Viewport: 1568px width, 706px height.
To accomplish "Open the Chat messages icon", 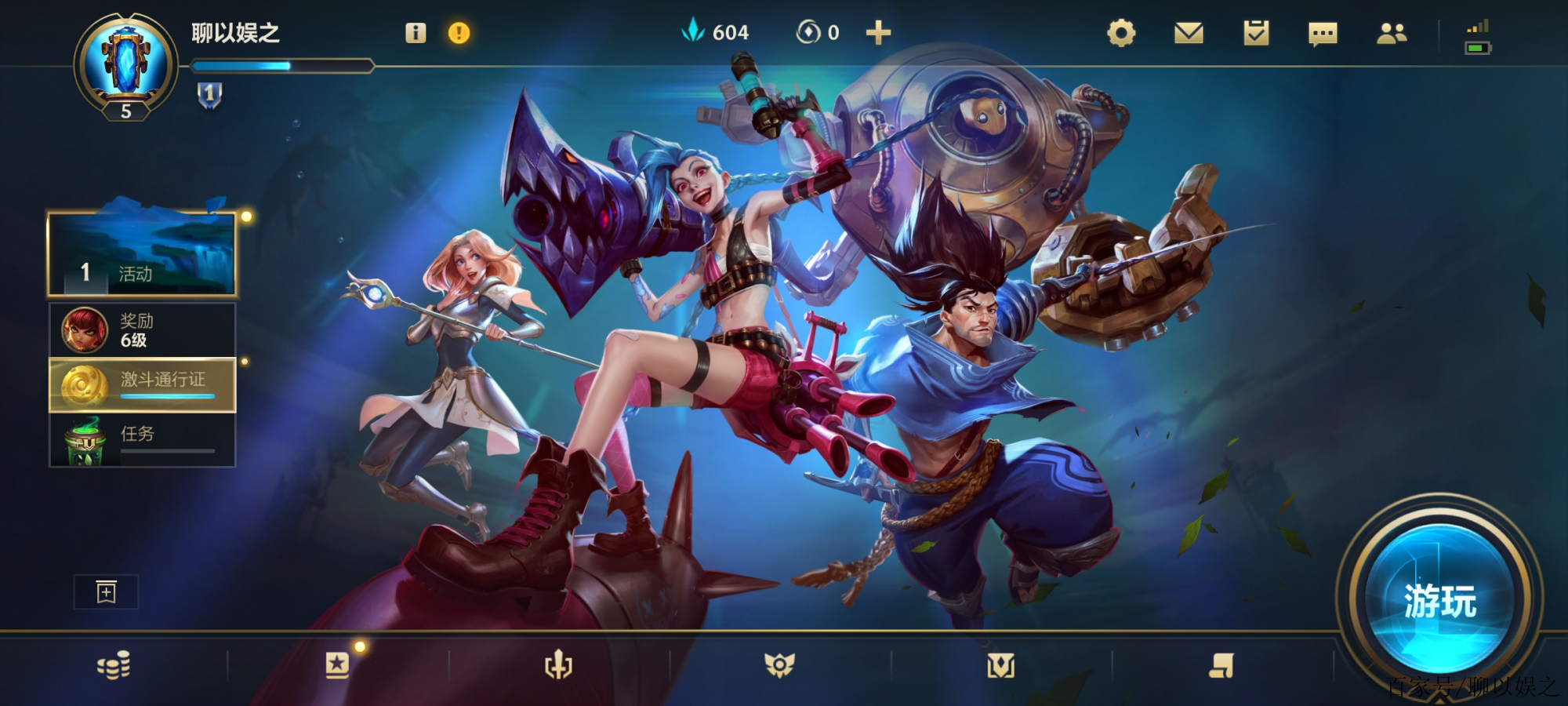I will (x=1323, y=33).
